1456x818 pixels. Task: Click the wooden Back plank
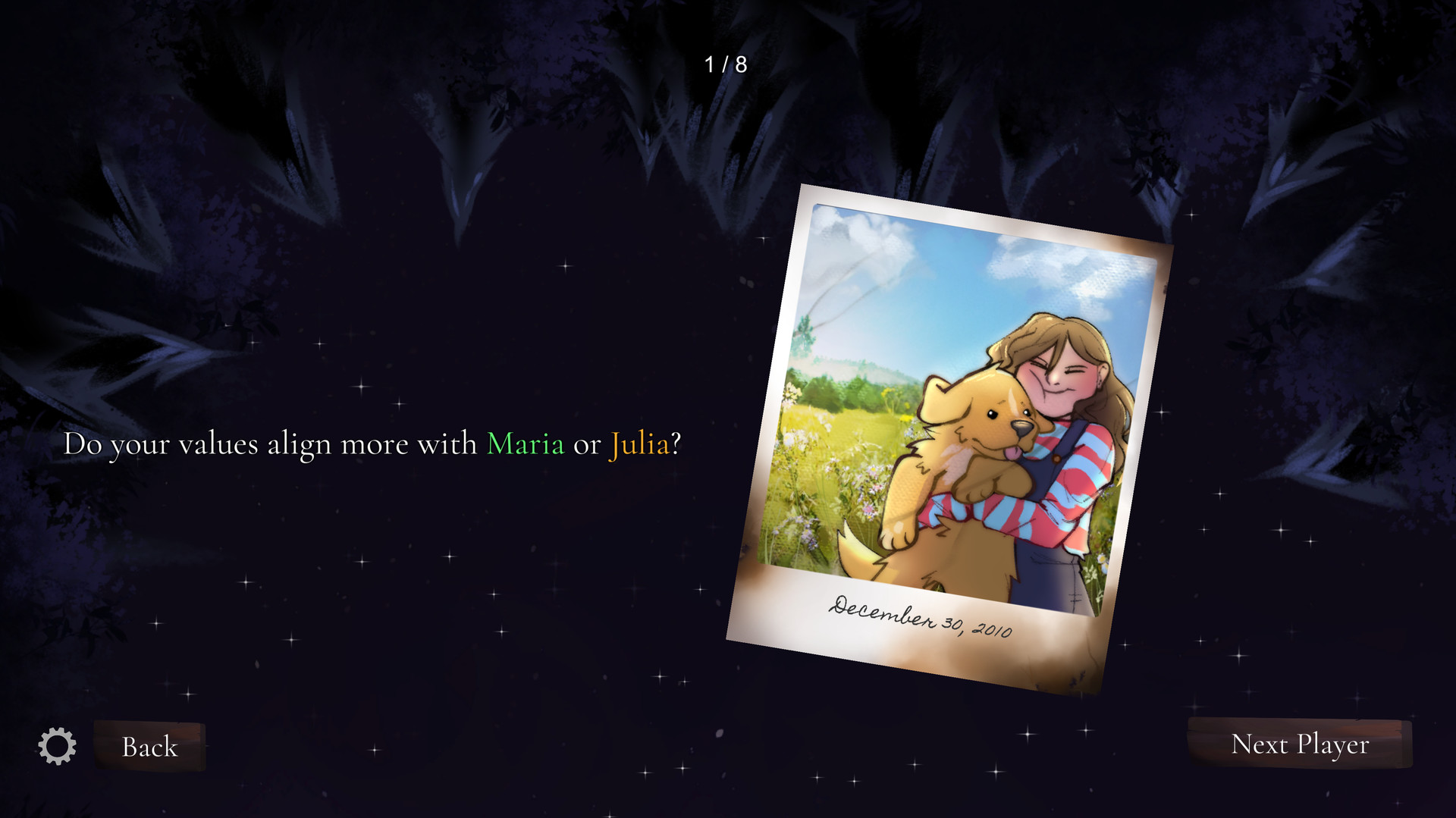tap(149, 747)
